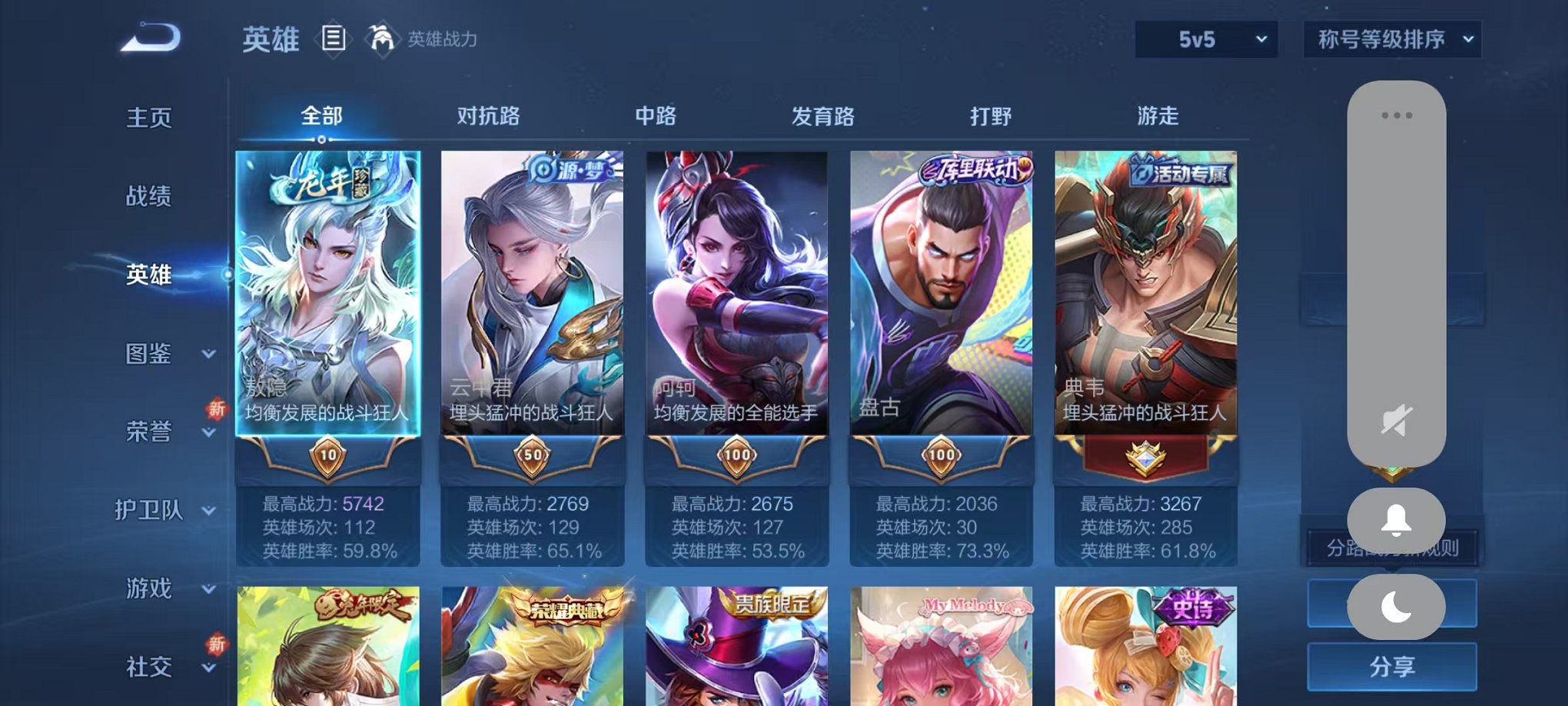Click the 龙年珍藏 badge on 敖隐's card
The width and height of the screenshot is (1568, 706).
(326, 181)
